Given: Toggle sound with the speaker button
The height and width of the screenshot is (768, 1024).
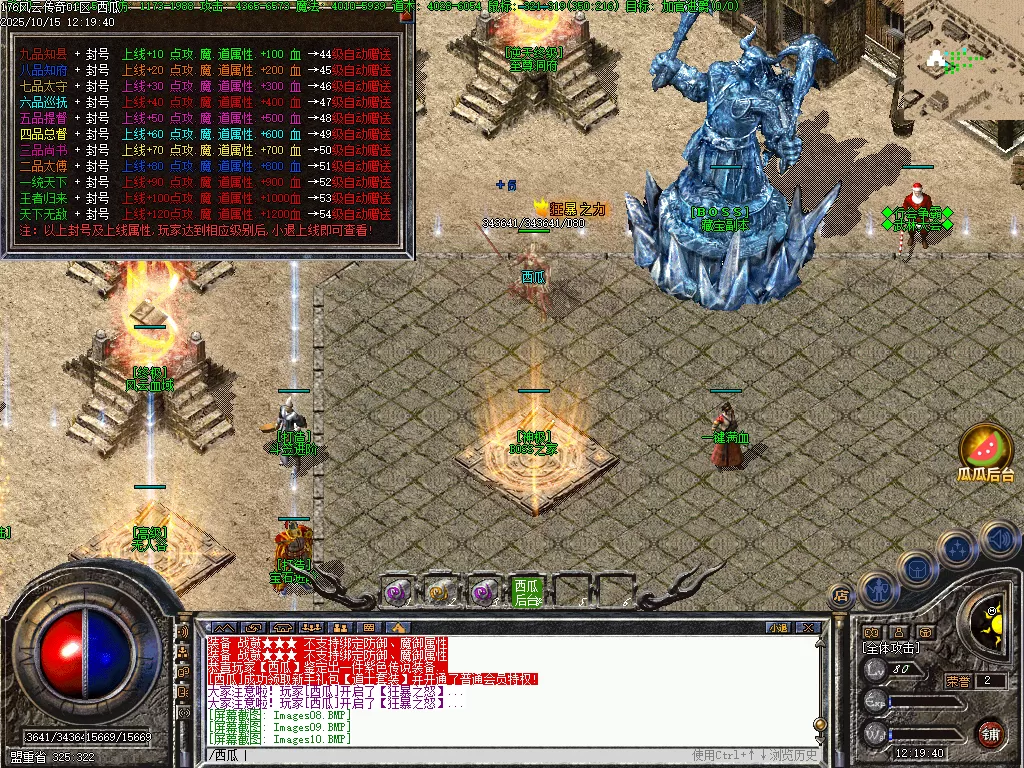Looking at the screenshot, I should point(998,539).
